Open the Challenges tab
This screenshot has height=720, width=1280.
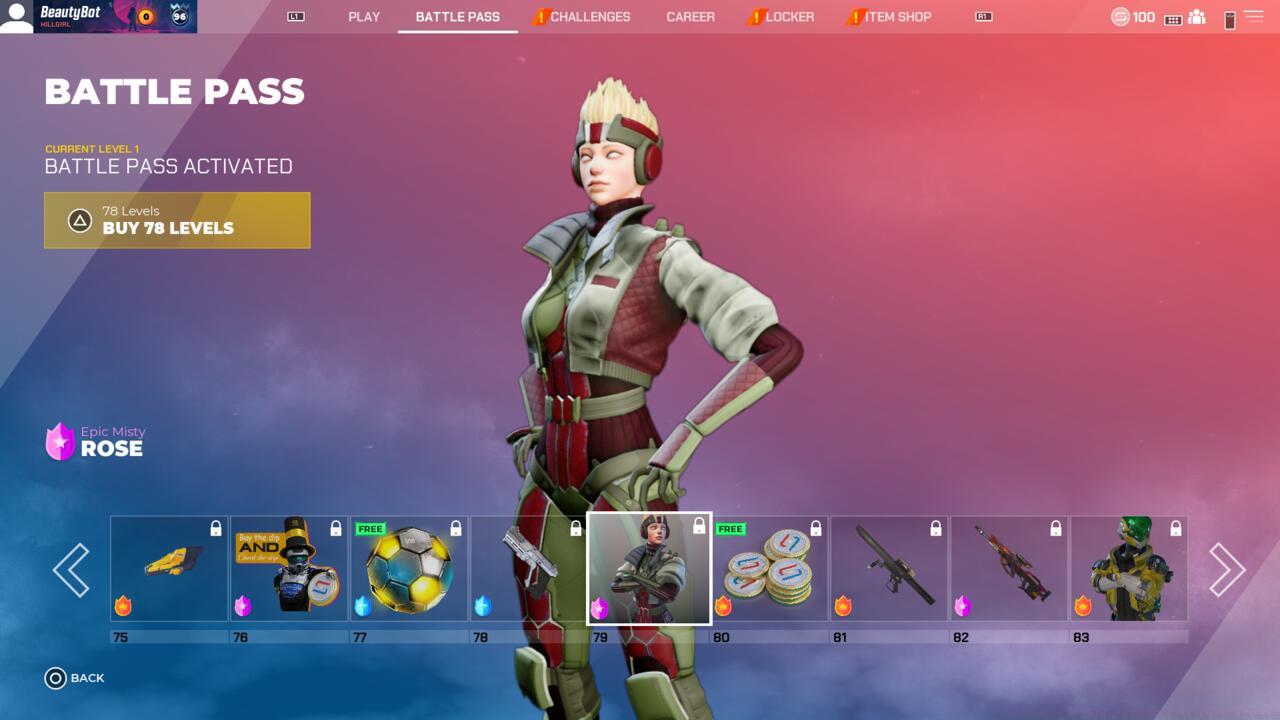[590, 17]
